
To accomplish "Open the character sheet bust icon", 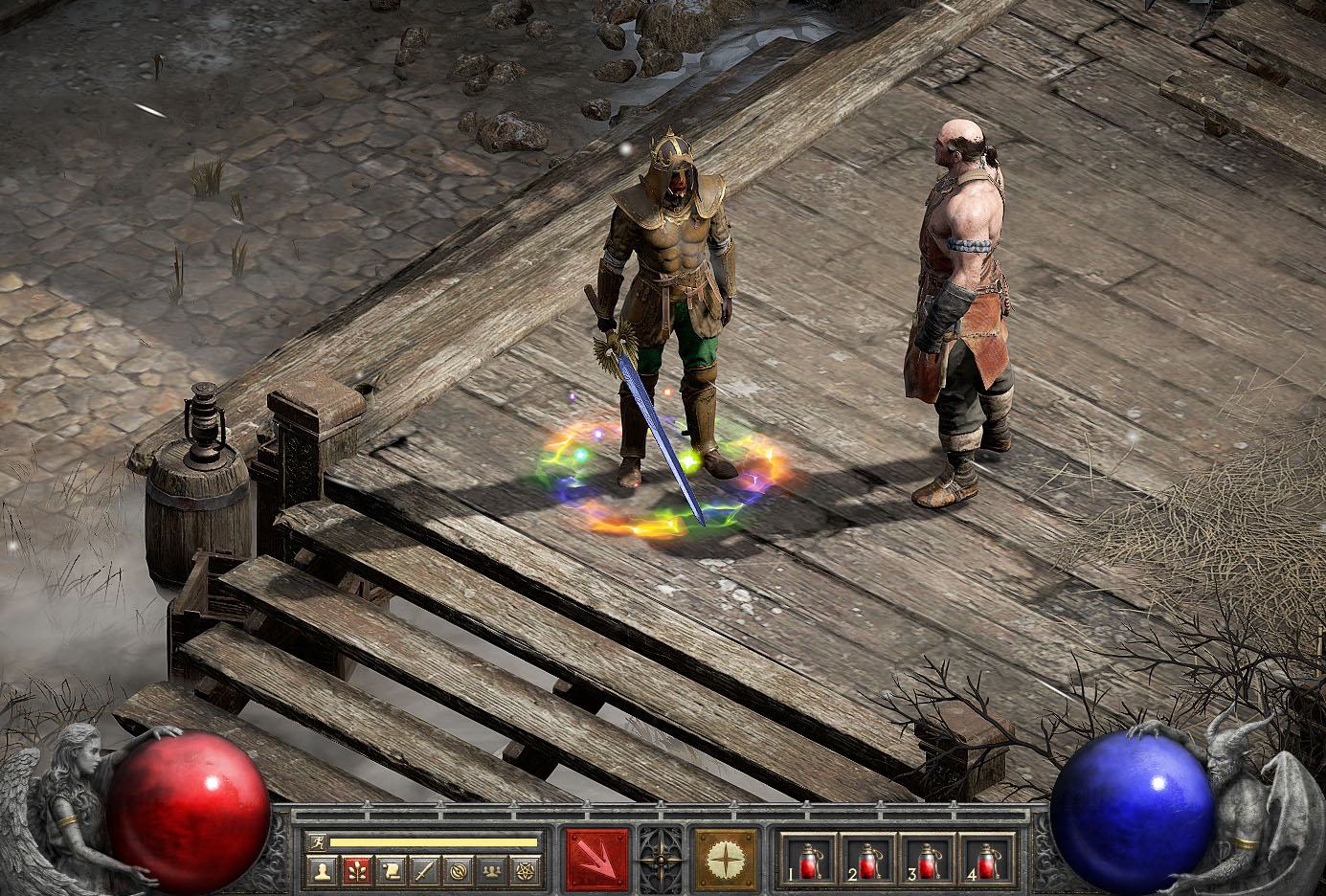I will coord(323,871).
